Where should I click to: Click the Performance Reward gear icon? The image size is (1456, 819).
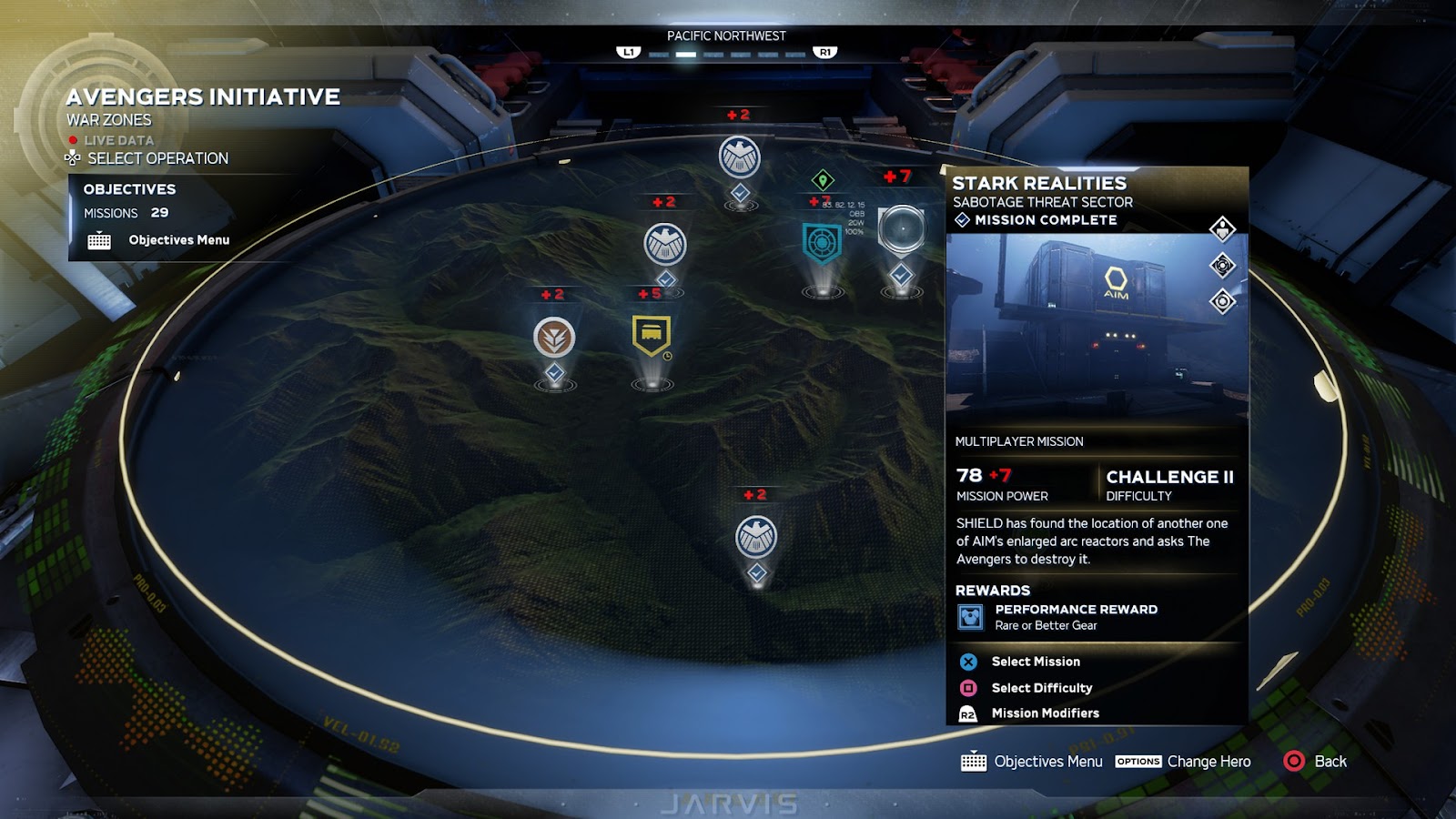click(x=970, y=617)
